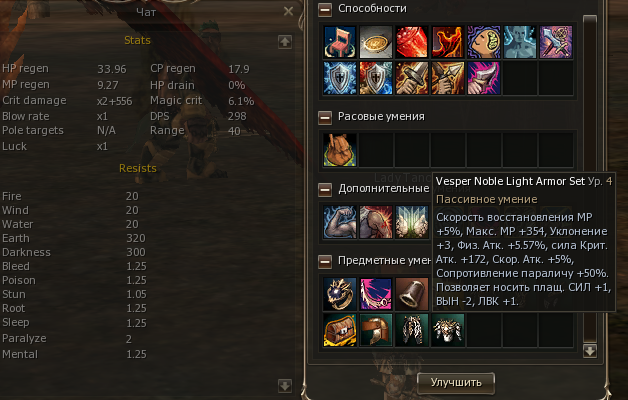Select the treasure chest item skill
The height and width of the screenshot is (400, 628).
click(339, 330)
